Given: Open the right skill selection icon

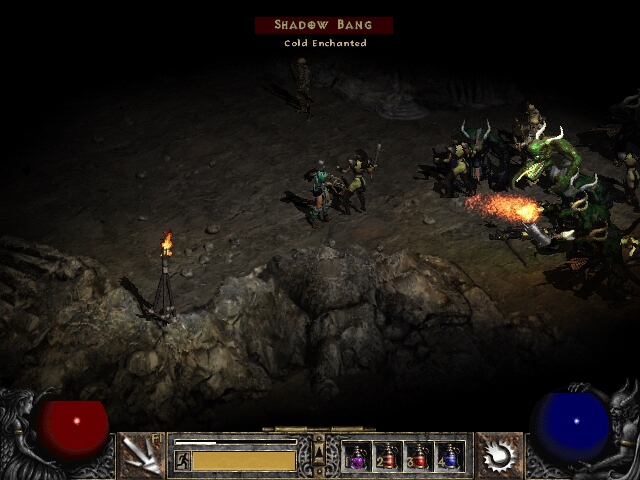Looking at the screenshot, I should [x=498, y=455].
